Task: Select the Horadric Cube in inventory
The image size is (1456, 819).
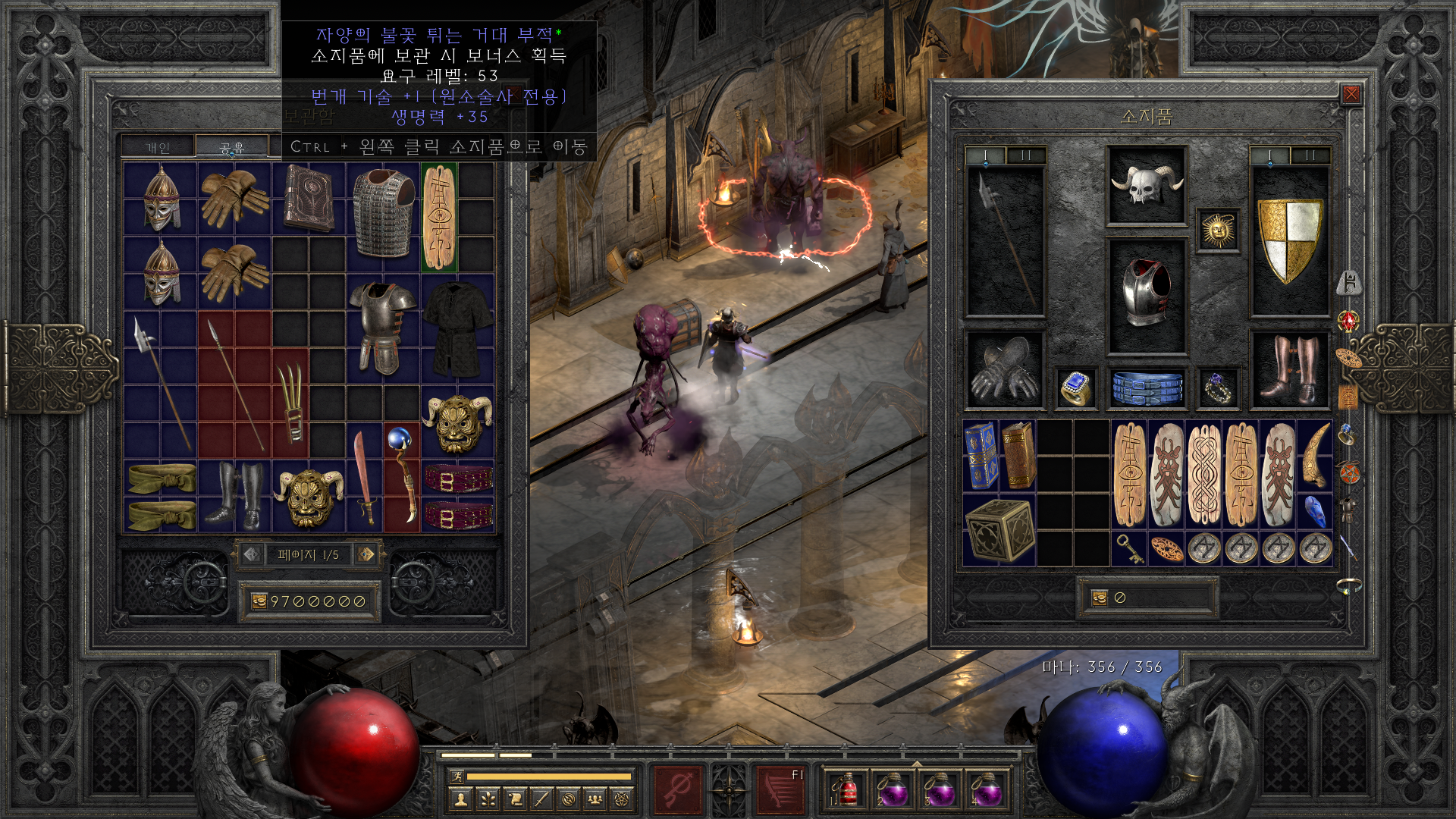Action: [x=999, y=530]
